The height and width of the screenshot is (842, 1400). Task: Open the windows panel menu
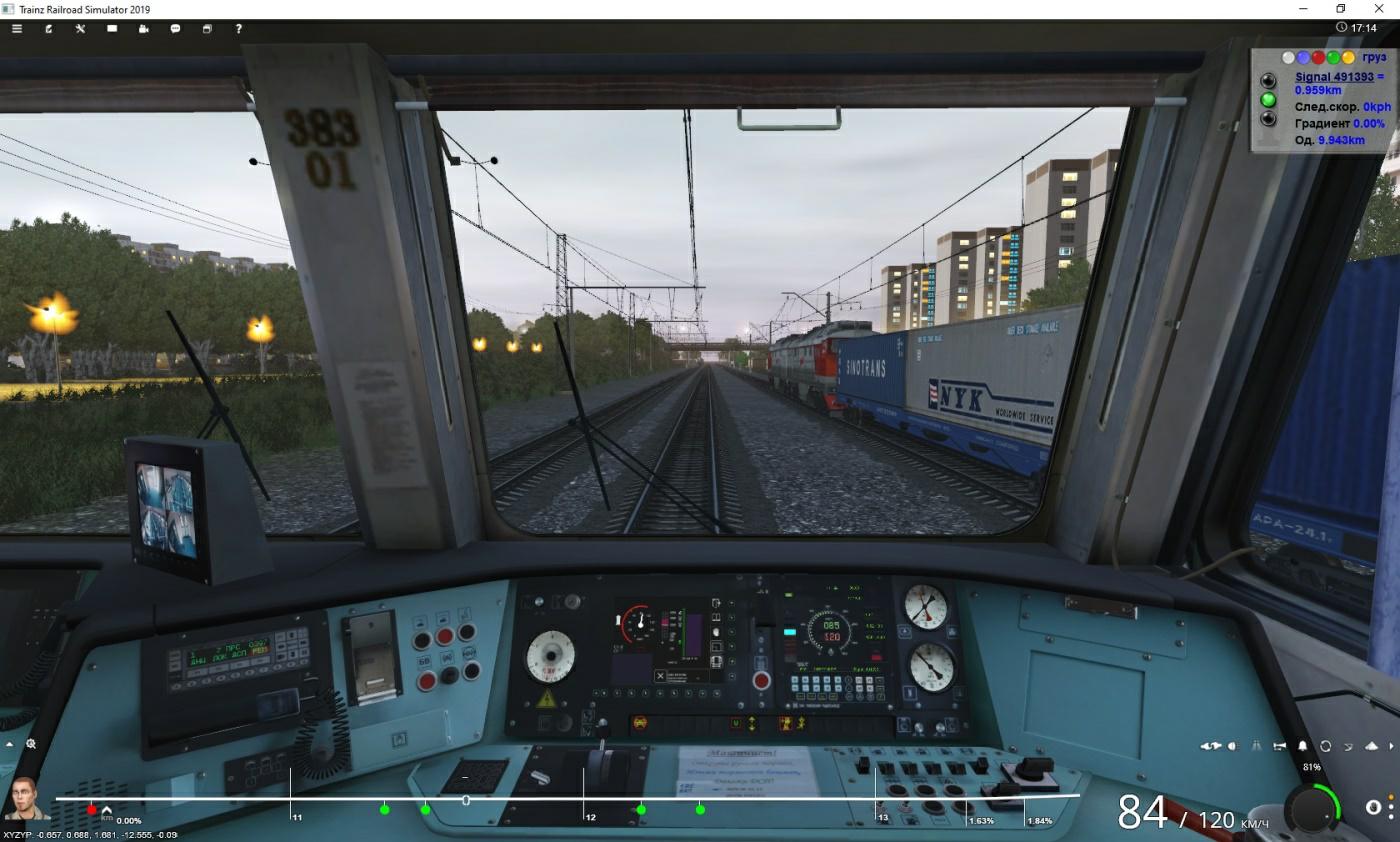[x=207, y=29]
